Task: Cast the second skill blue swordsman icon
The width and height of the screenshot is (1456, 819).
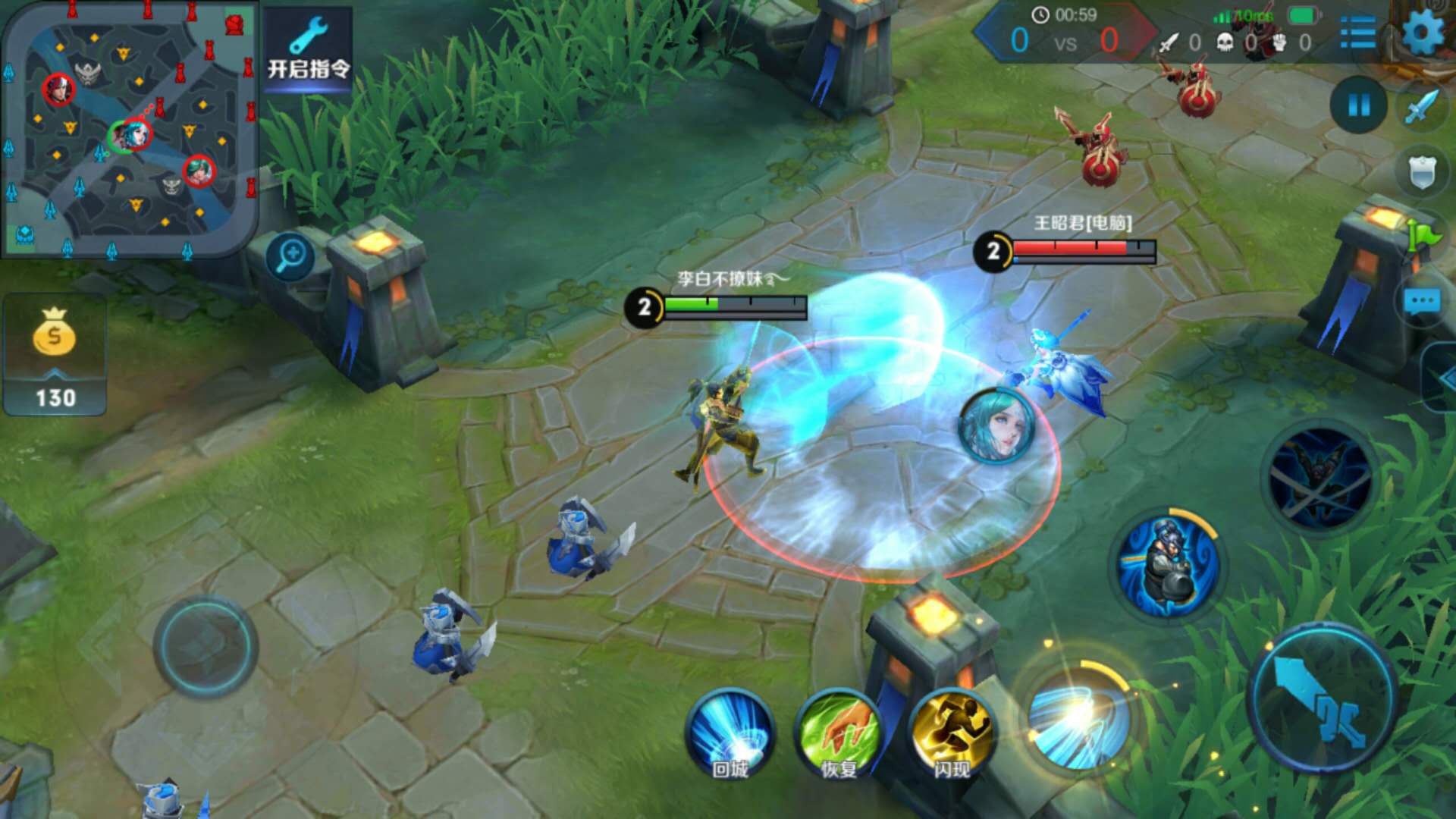Action: (1169, 566)
